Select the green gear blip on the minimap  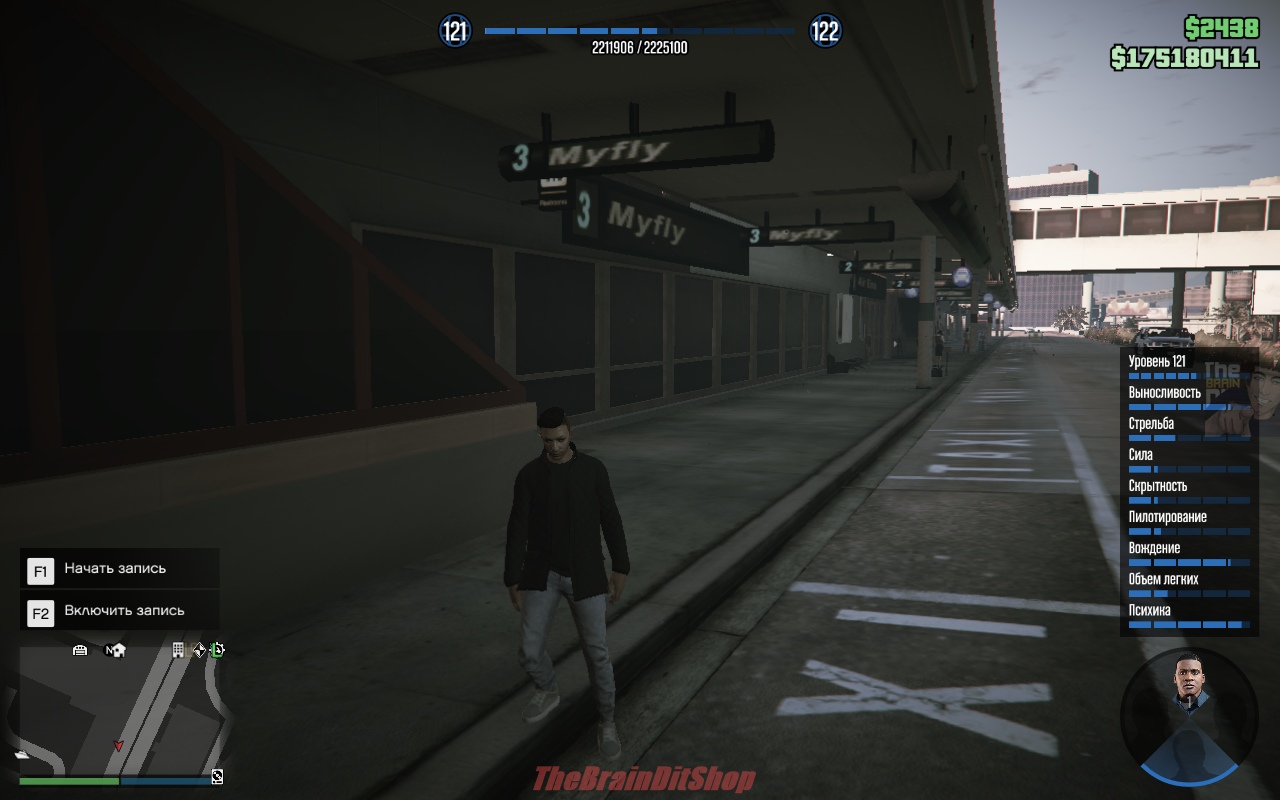pos(217,650)
